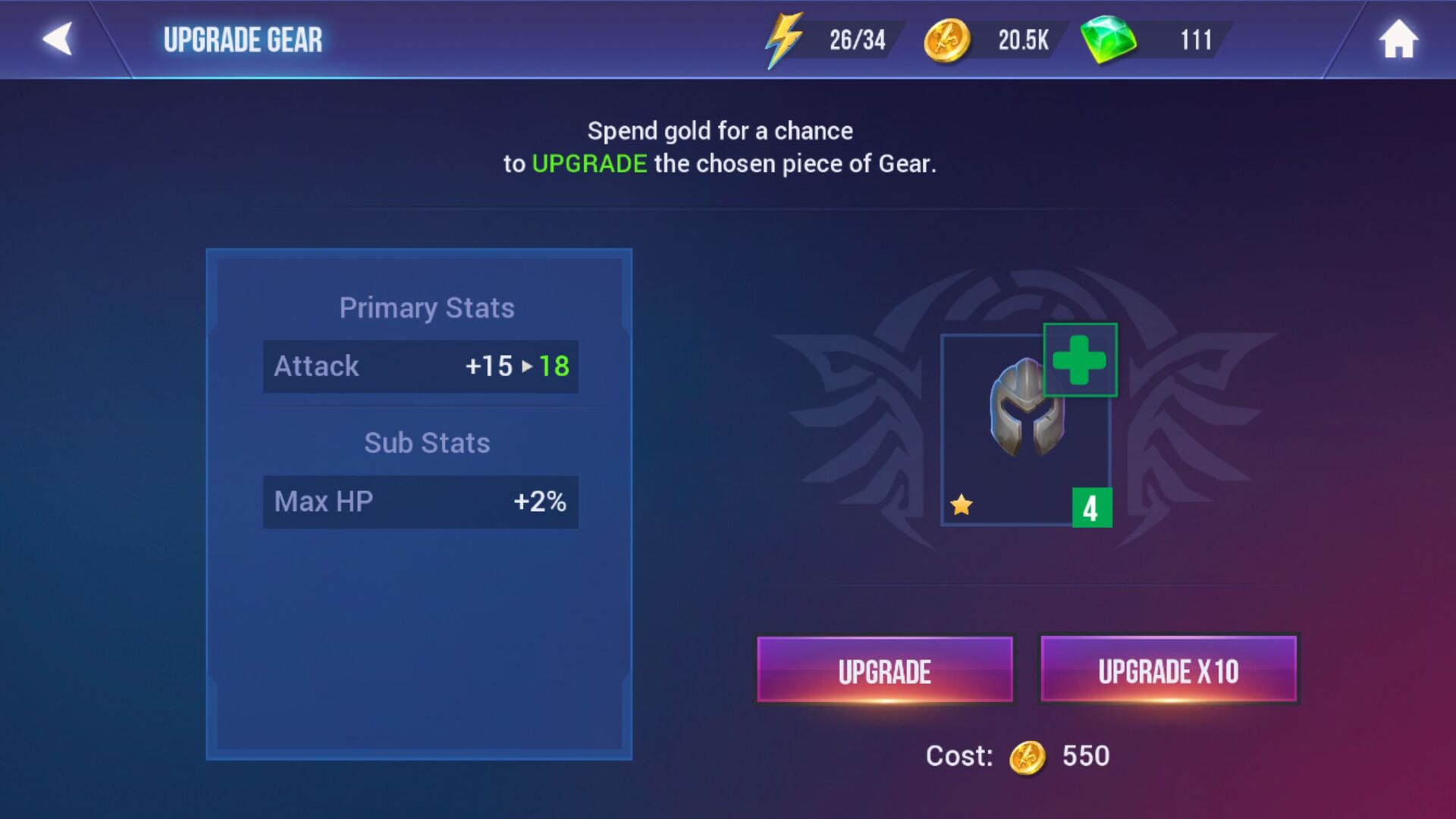
Task: Open the green gem currency
Action: (1153, 39)
